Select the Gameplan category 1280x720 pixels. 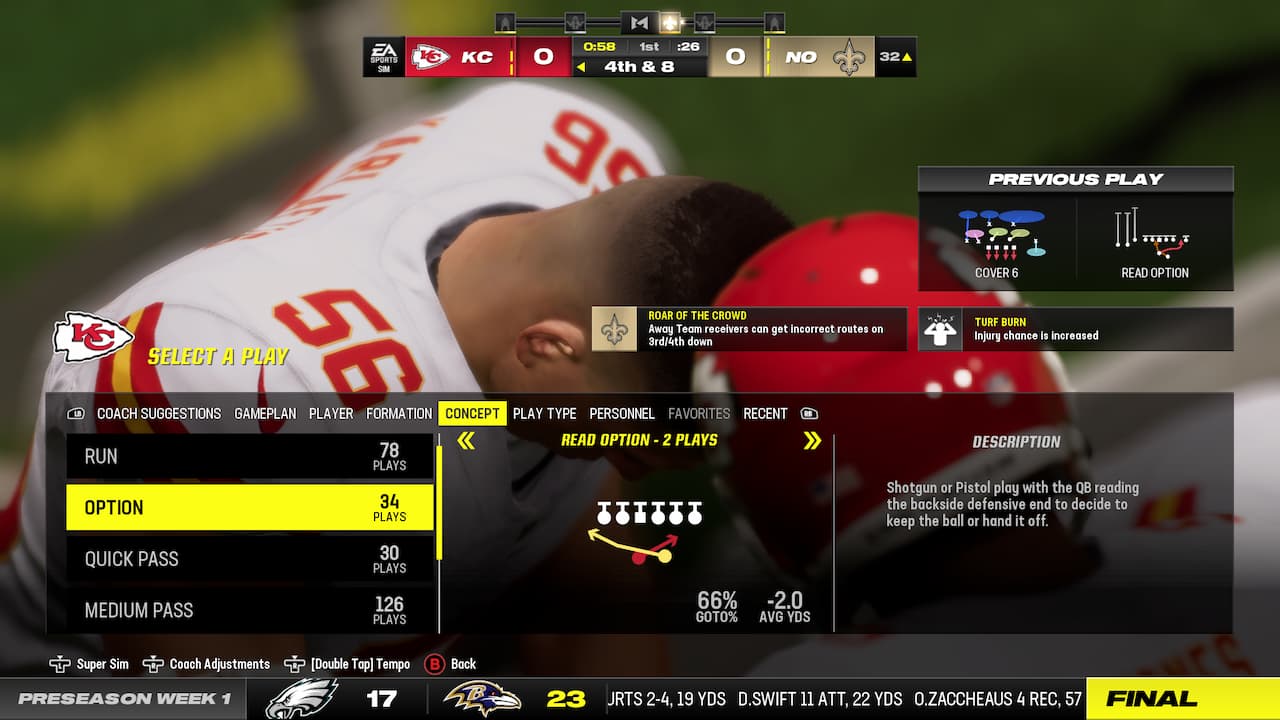point(266,413)
